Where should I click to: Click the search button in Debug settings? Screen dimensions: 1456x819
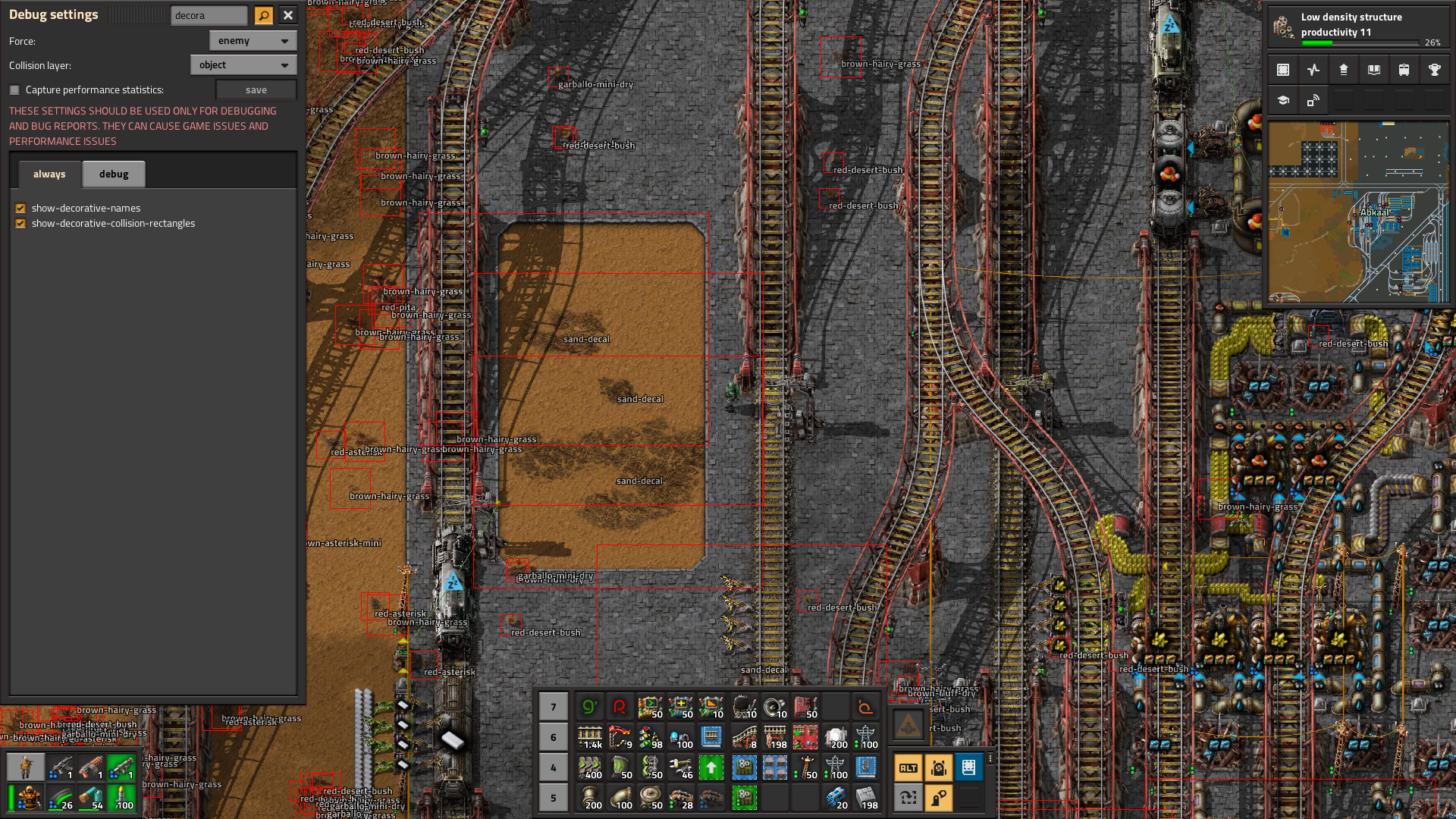(263, 15)
